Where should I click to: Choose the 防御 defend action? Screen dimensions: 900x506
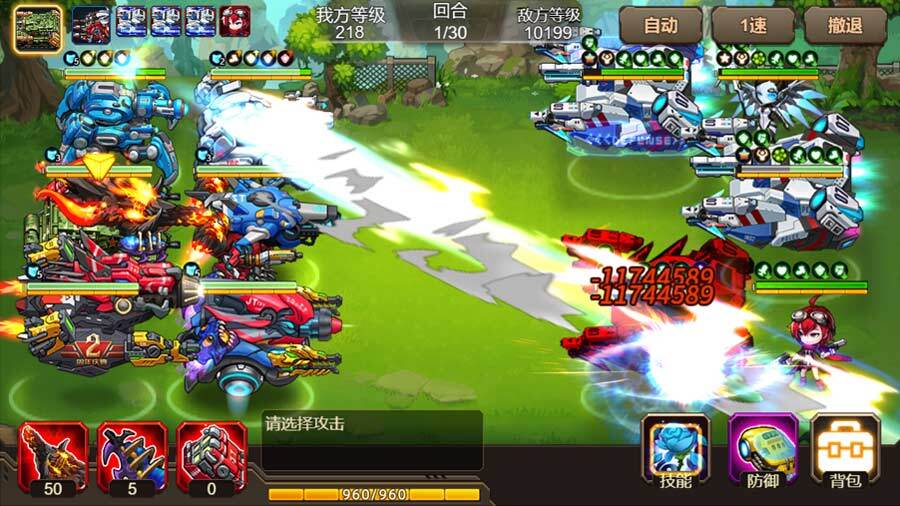click(x=762, y=451)
